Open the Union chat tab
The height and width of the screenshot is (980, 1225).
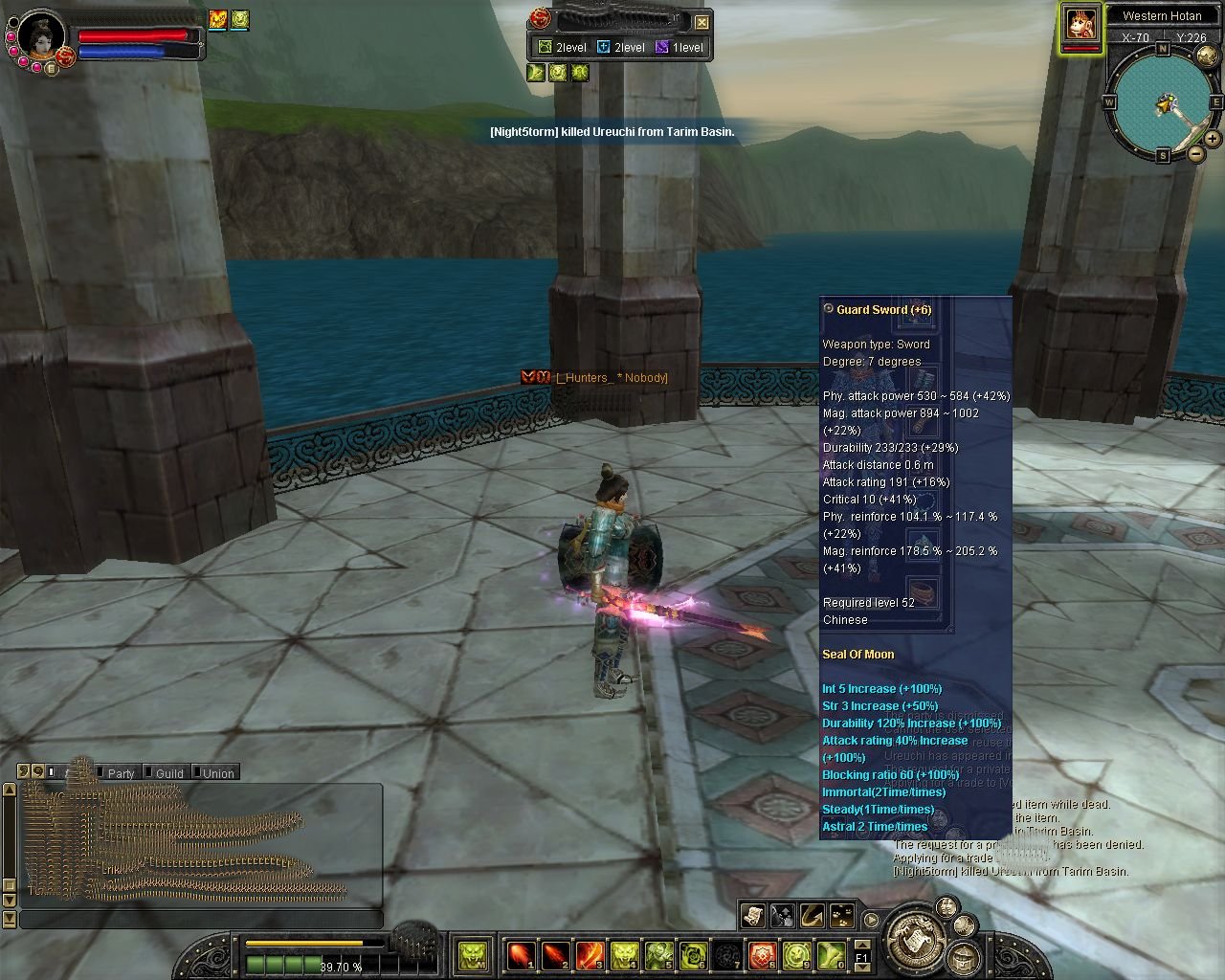click(218, 773)
